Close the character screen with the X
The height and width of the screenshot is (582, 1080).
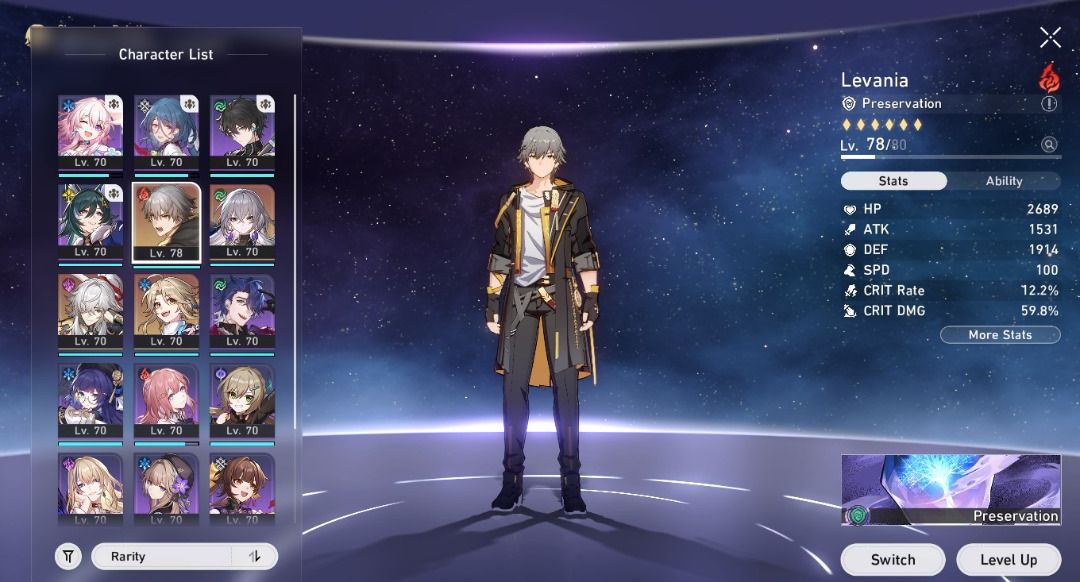click(1050, 38)
